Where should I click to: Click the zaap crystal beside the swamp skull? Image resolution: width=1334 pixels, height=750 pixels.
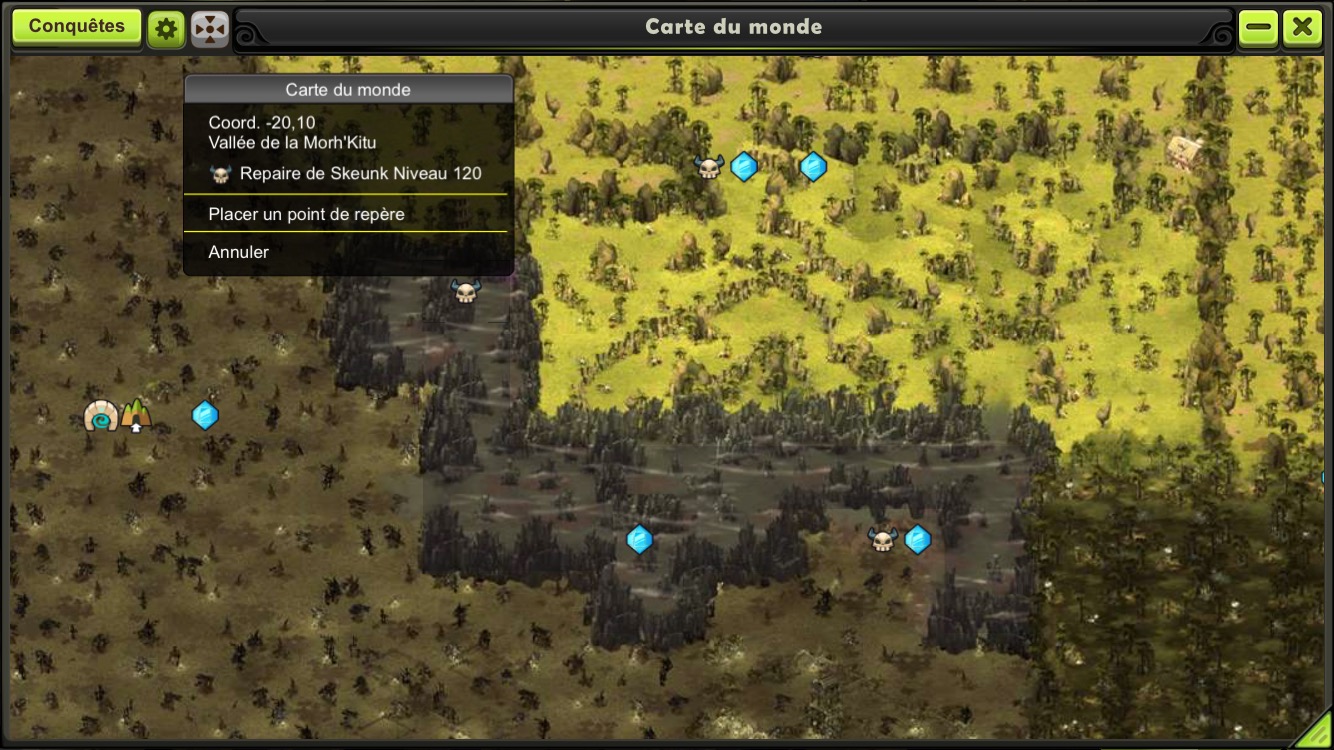point(916,539)
